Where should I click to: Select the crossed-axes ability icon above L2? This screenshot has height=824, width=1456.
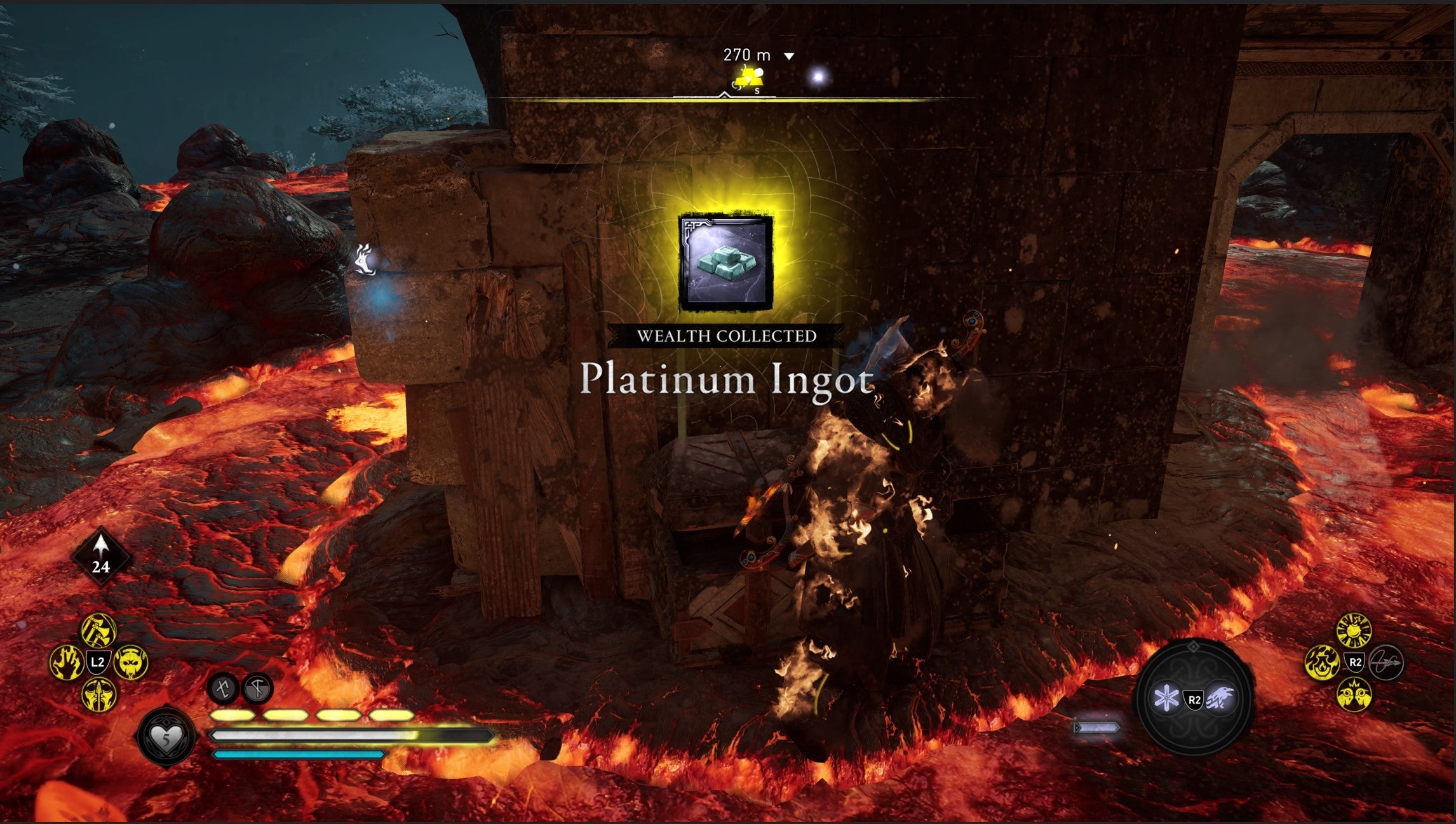pos(97,630)
